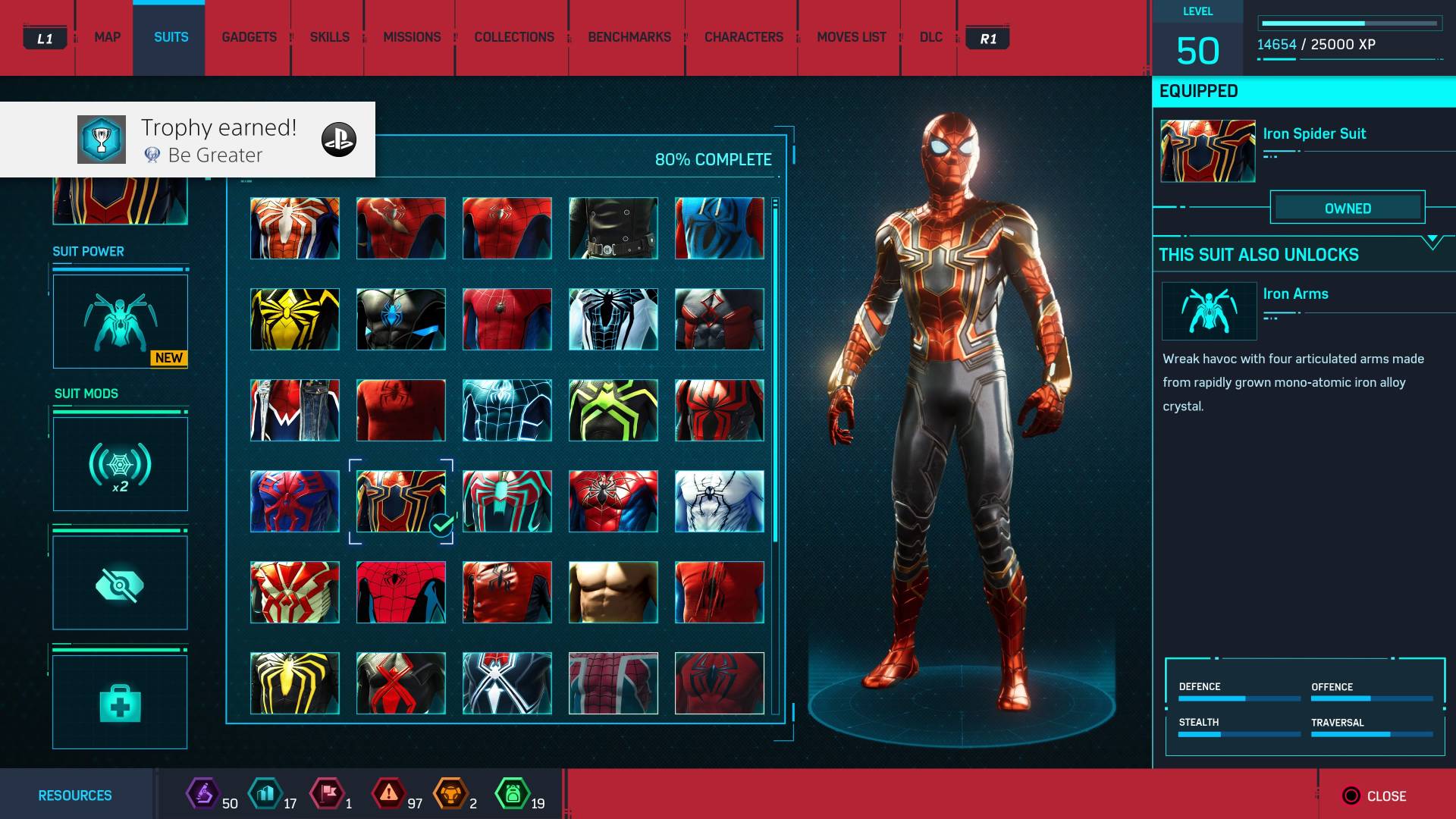Click the Owned button for Iron Spider
Screen dimensions: 1456x819
[x=1348, y=208]
